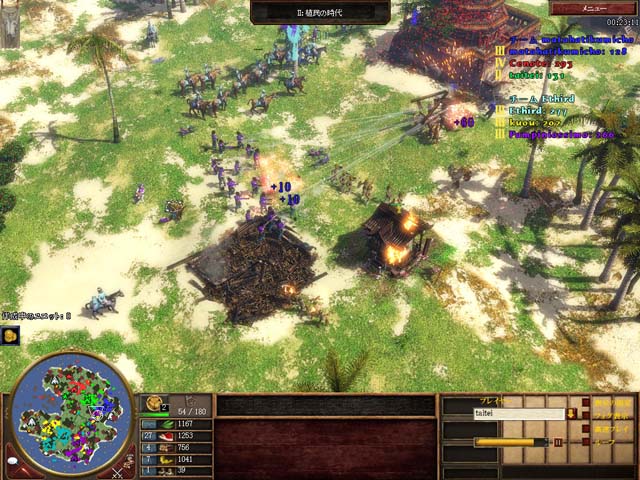Toggle the first replay option checkbox
640x480 pixels.
pos(585,402)
